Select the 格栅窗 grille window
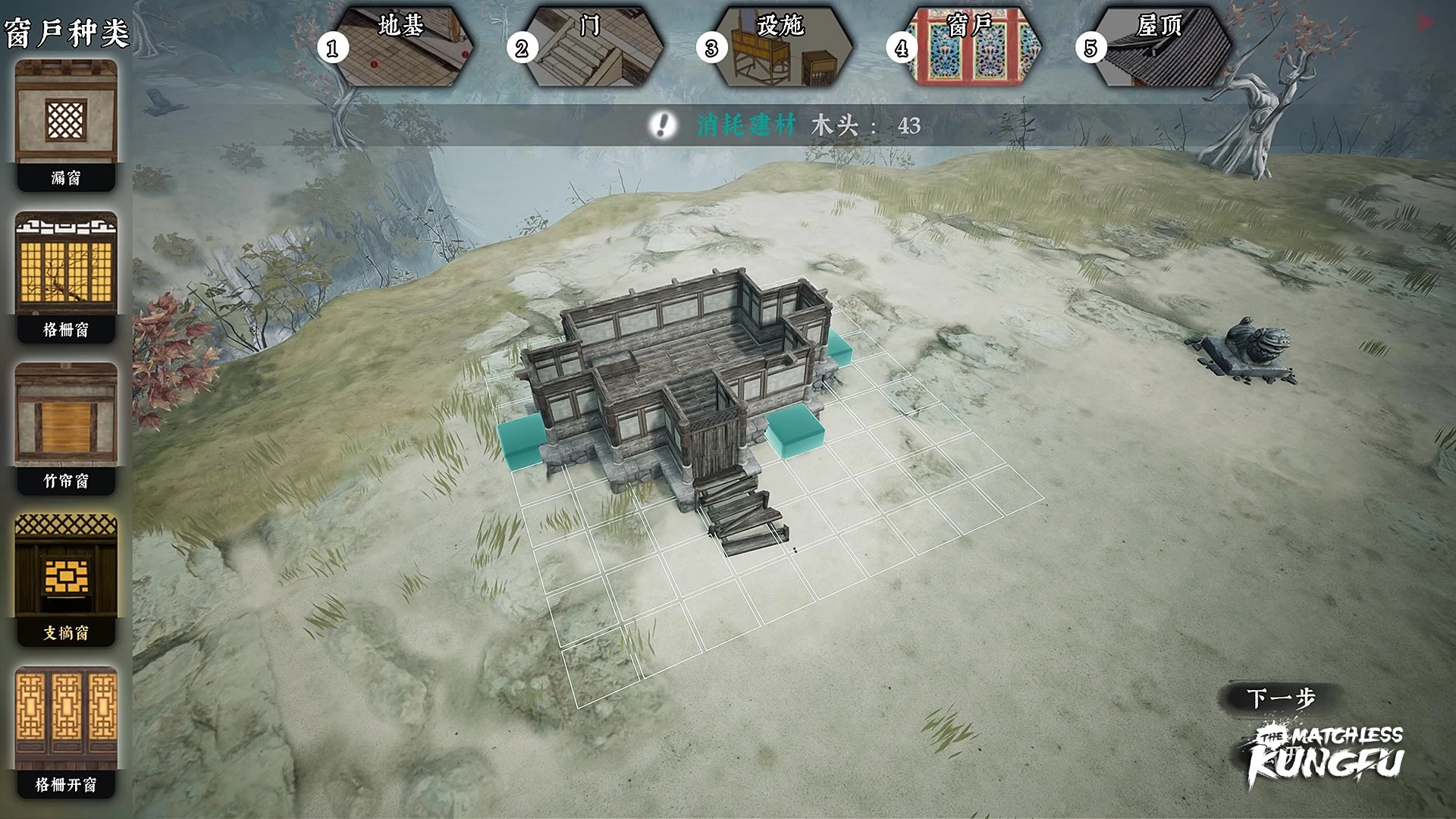The image size is (1456, 819). (x=66, y=276)
